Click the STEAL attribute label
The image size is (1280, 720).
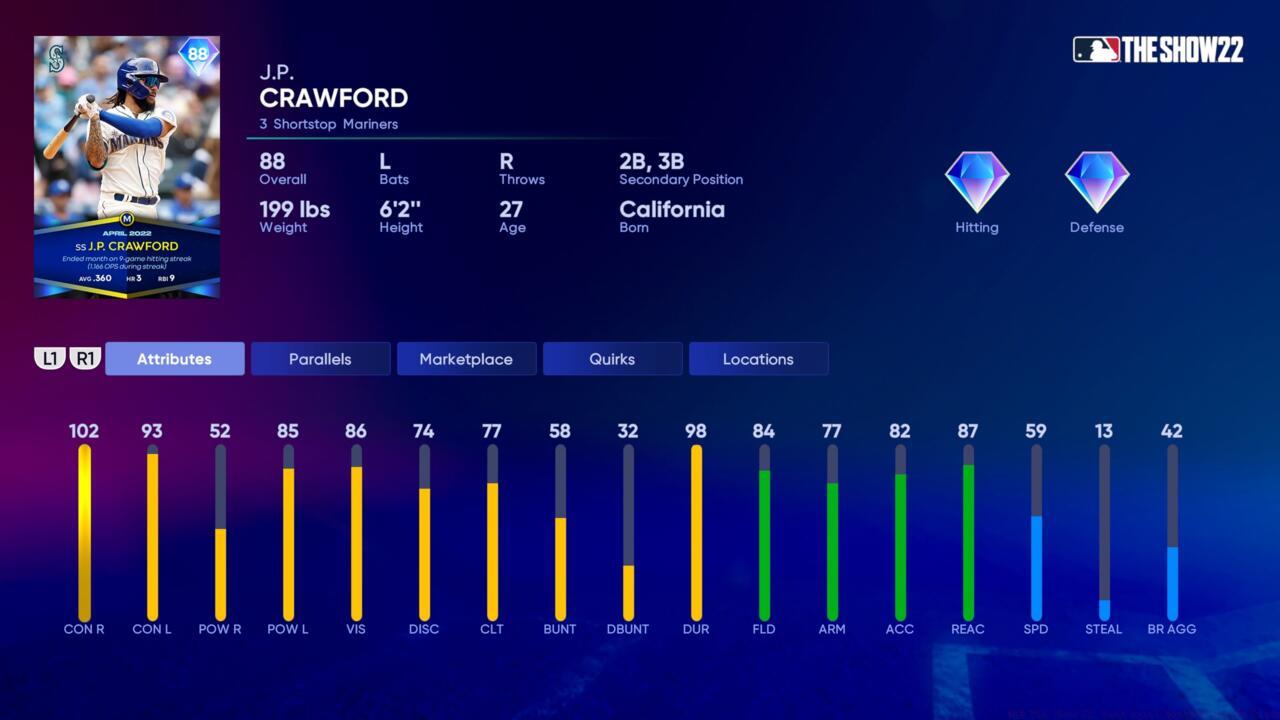(1103, 629)
